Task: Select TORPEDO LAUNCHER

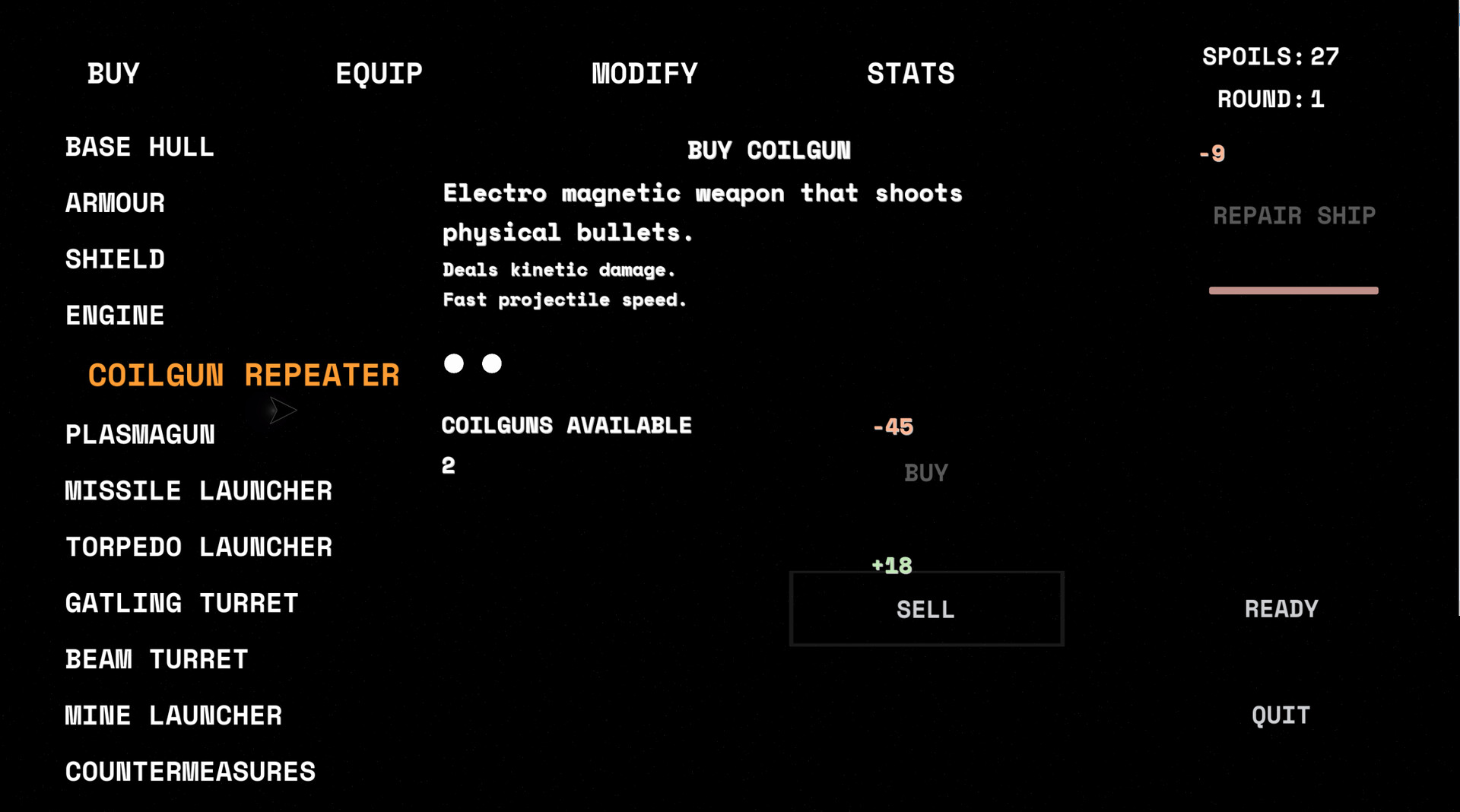Action: tap(198, 547)
